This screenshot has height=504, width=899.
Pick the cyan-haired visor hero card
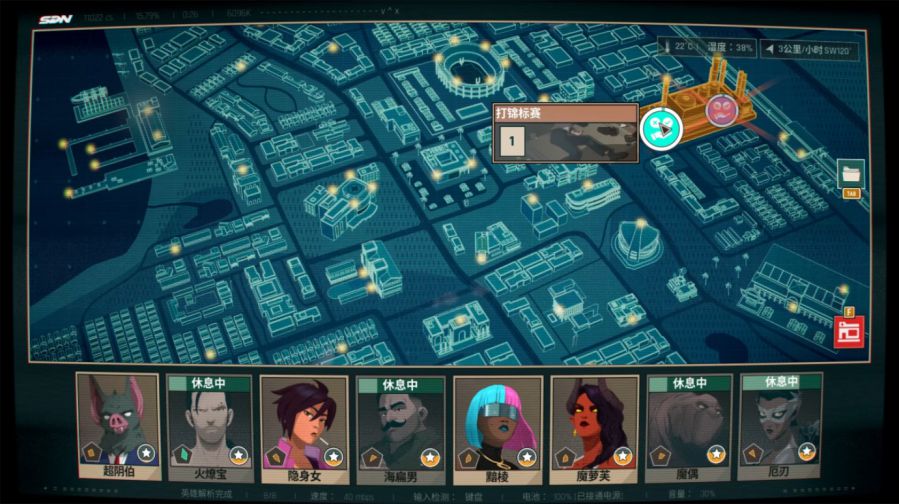(497, 424)
